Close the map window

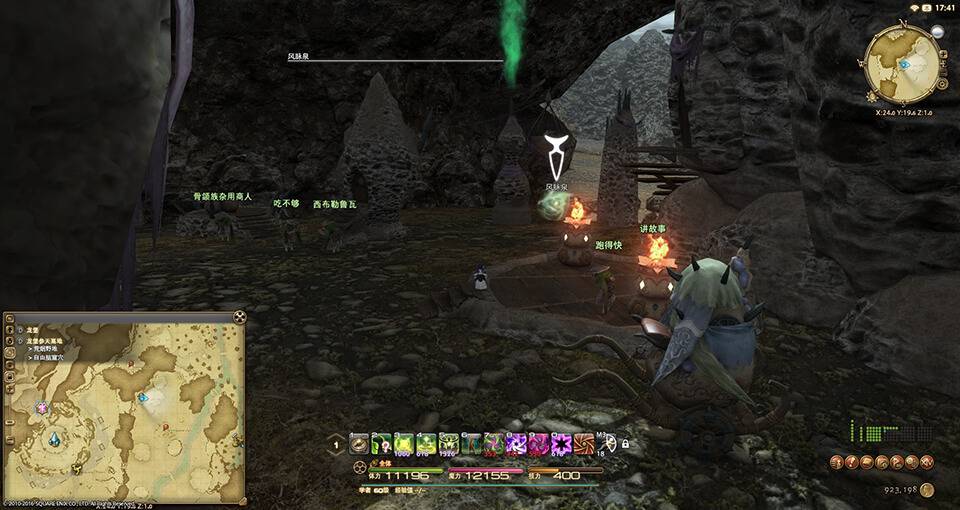point(239,317)
